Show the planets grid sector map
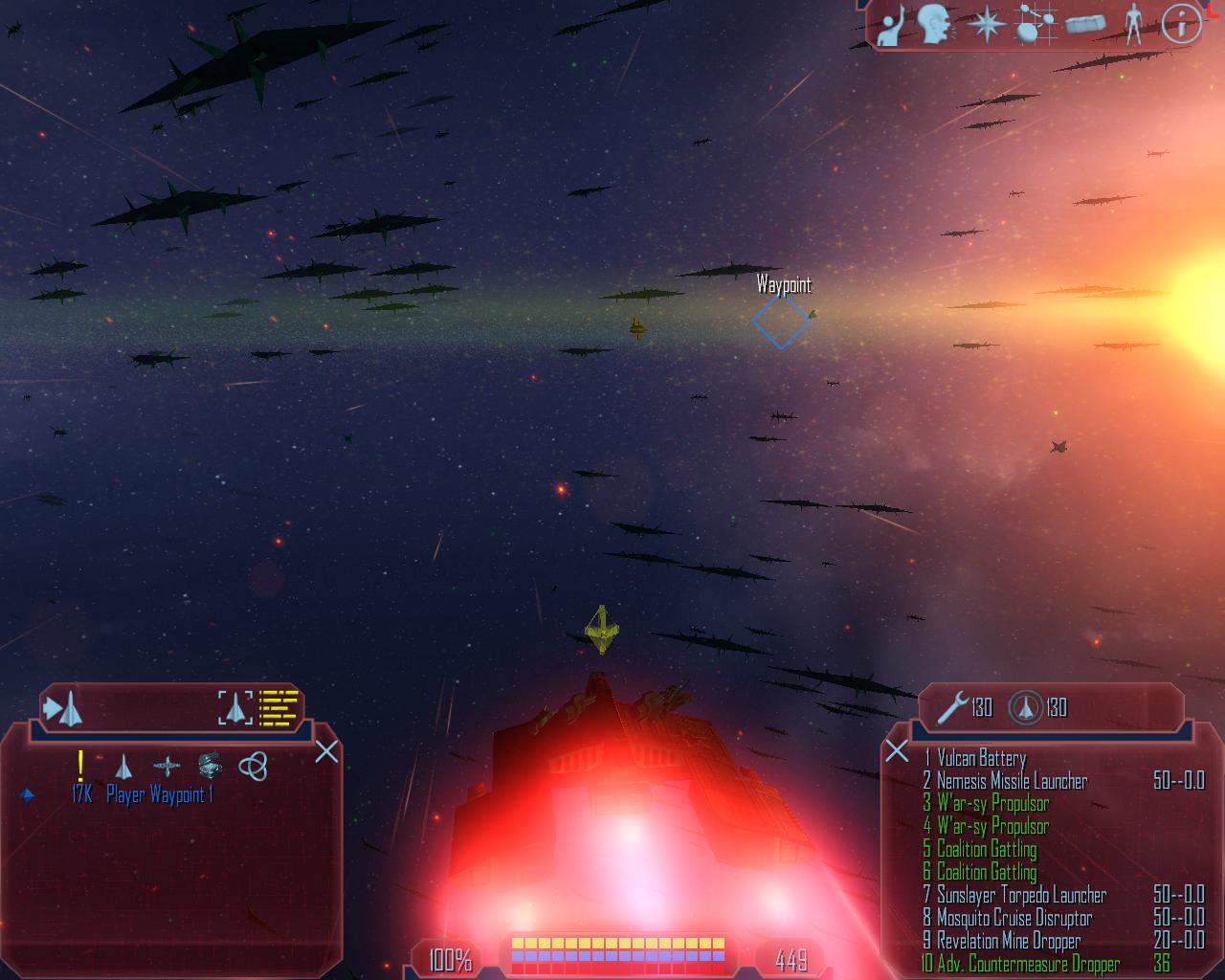 tap(1033, 25)
